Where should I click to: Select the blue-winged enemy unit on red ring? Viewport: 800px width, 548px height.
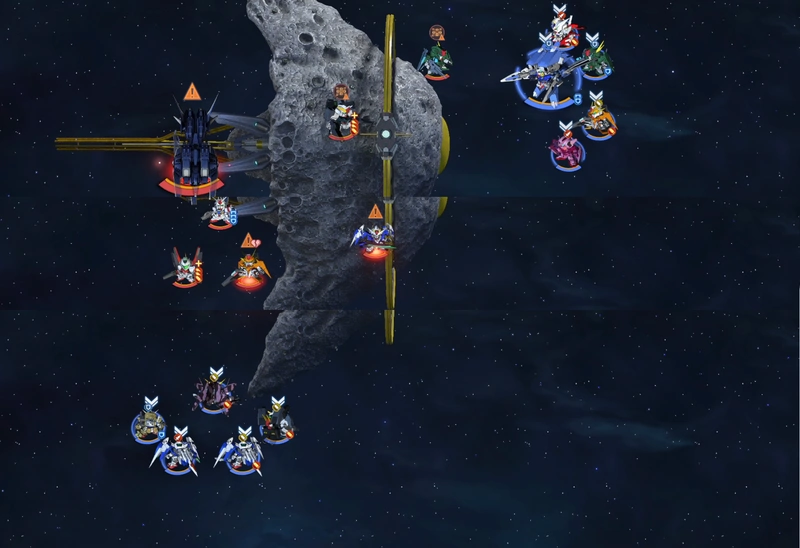374,238
